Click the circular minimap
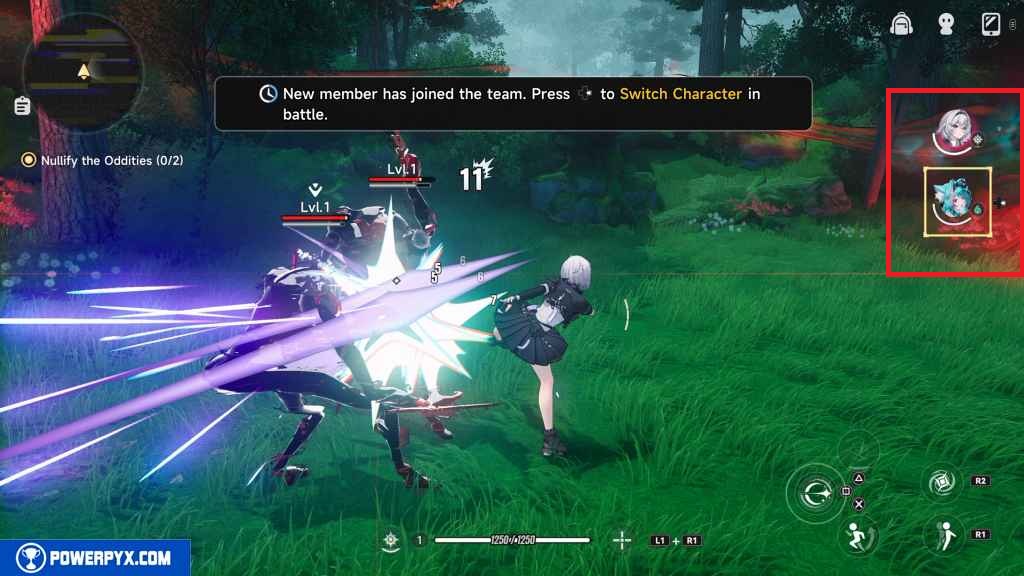This screenshot has width=1024, height=576. [x=83, y=72]
